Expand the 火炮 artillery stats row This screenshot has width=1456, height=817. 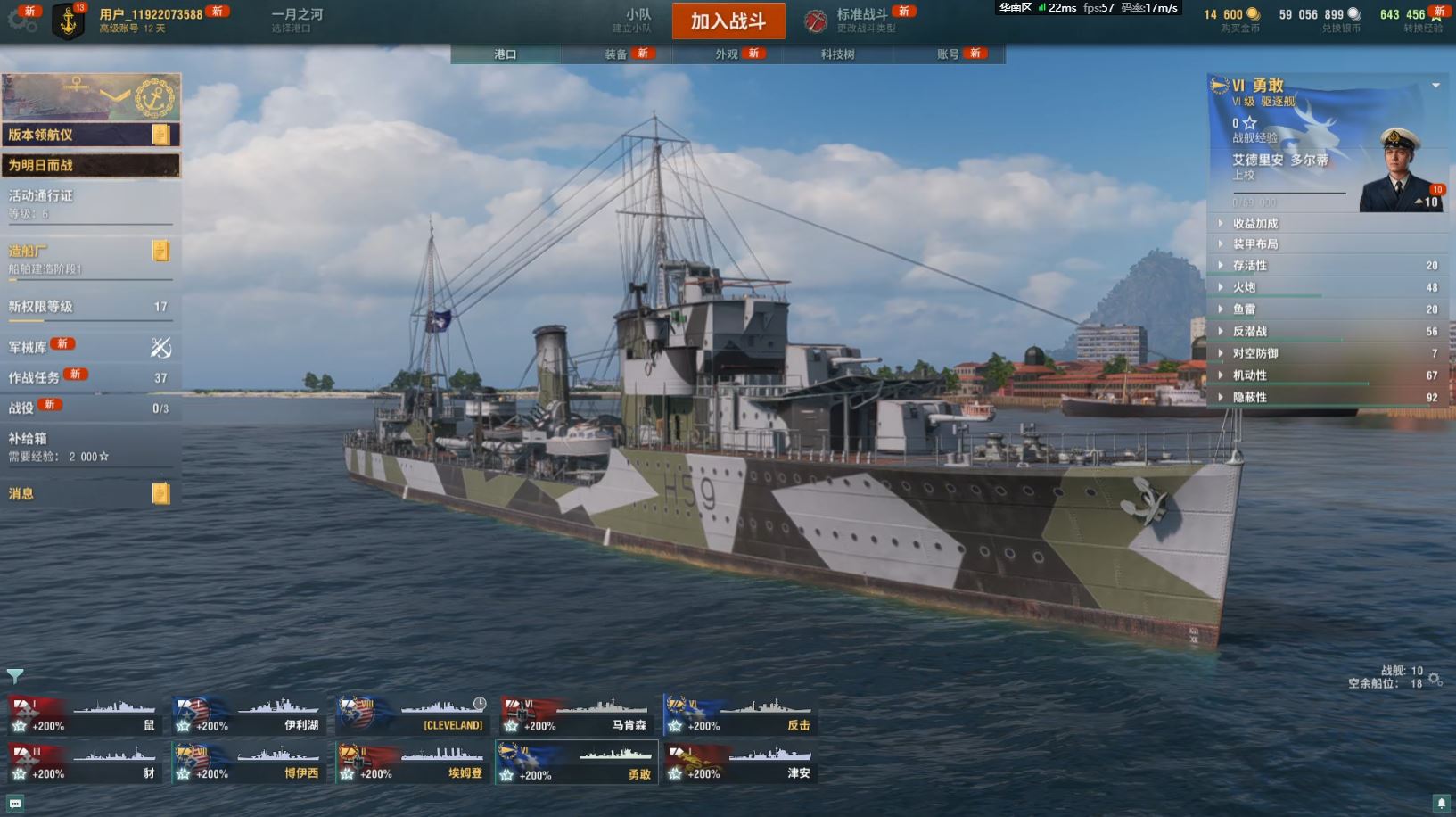[1328, 287]
